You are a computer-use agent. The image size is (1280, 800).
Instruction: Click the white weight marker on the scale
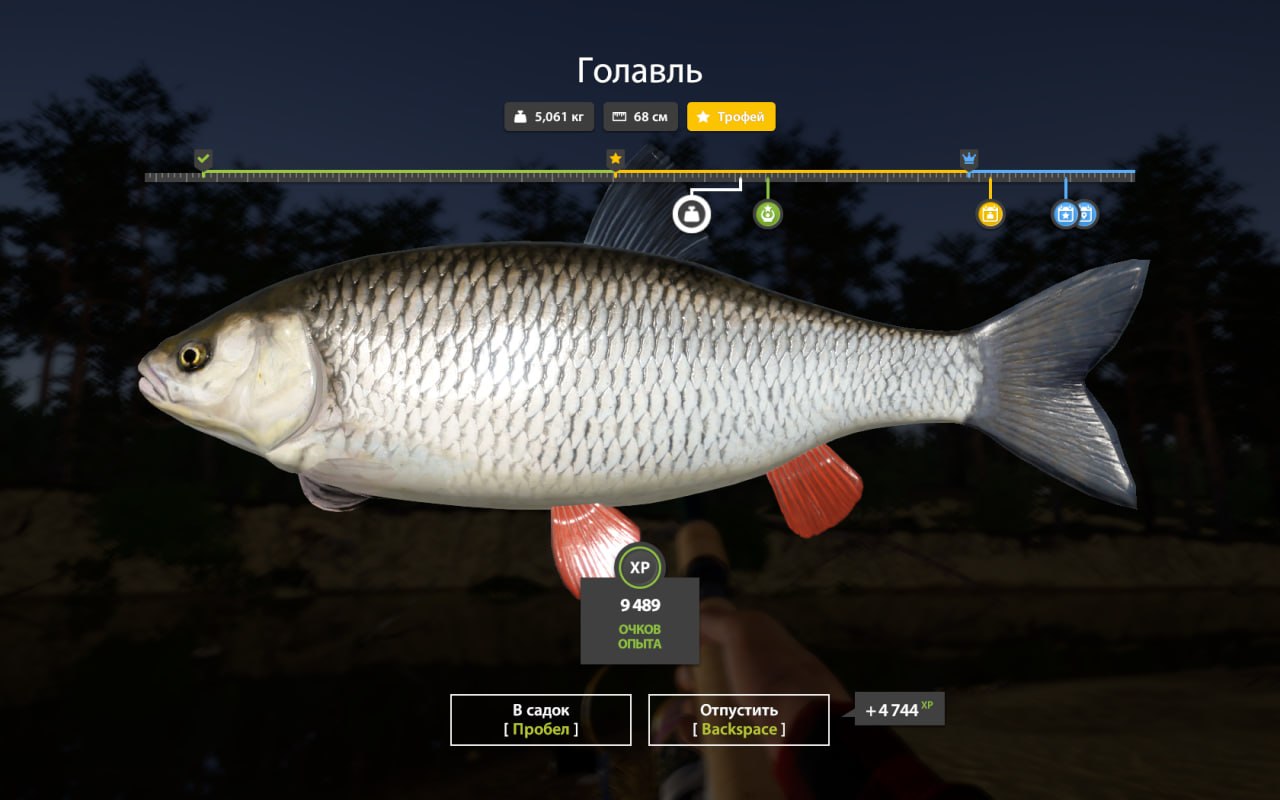(690, 214)
